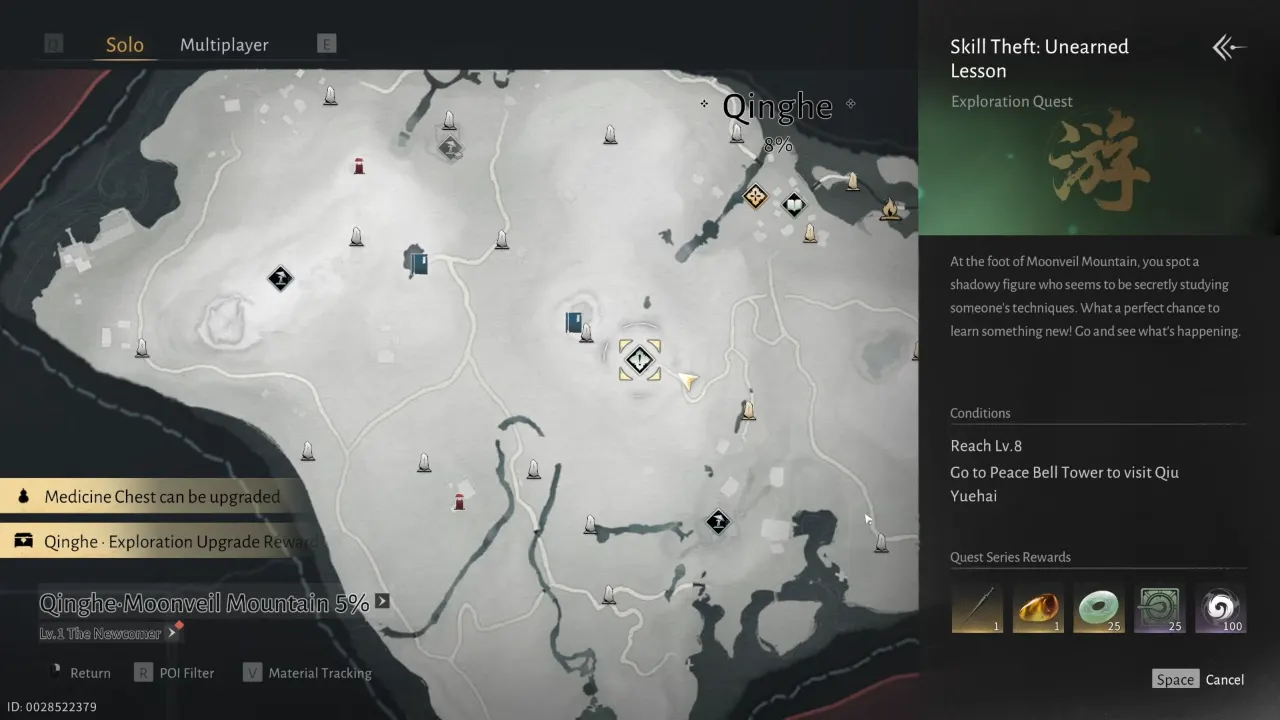The image size is (1280, 720).
Task: Click the Qinghe 8% exploration progress label
Action: (778, 144)
